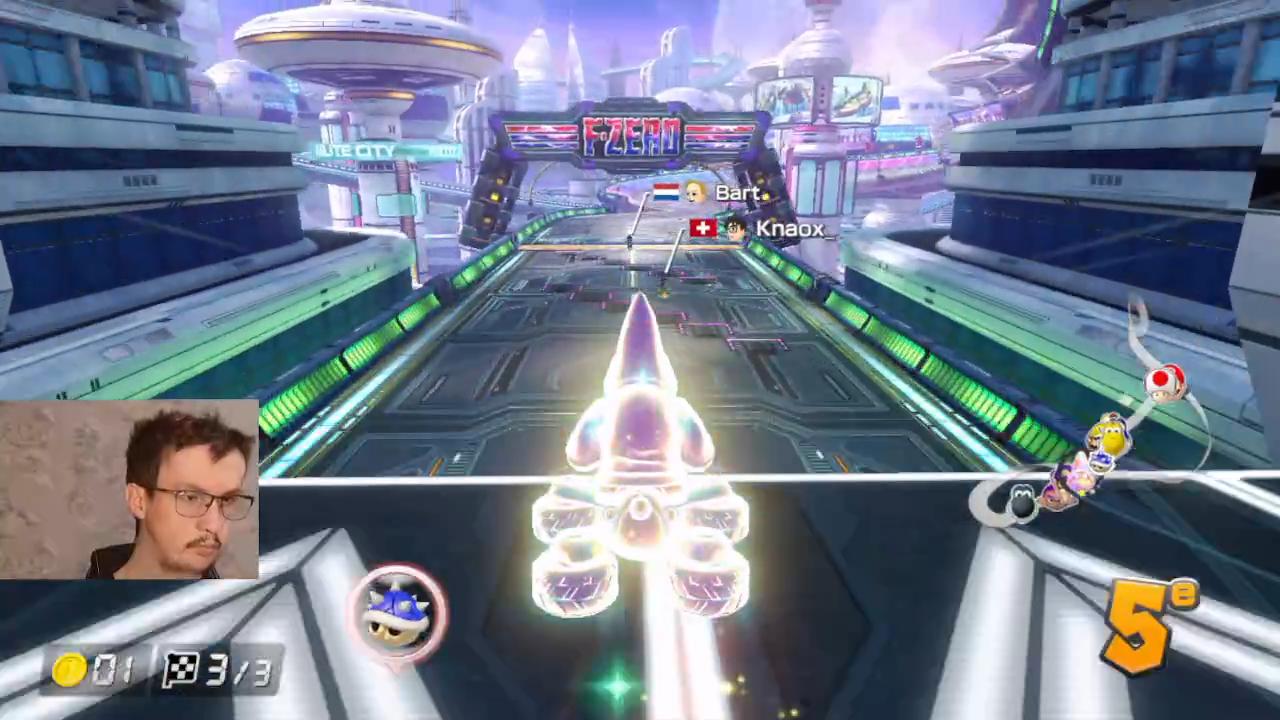Click the F-ZERO banner over the track
1280x720 pixels.
tap(630, 137)
